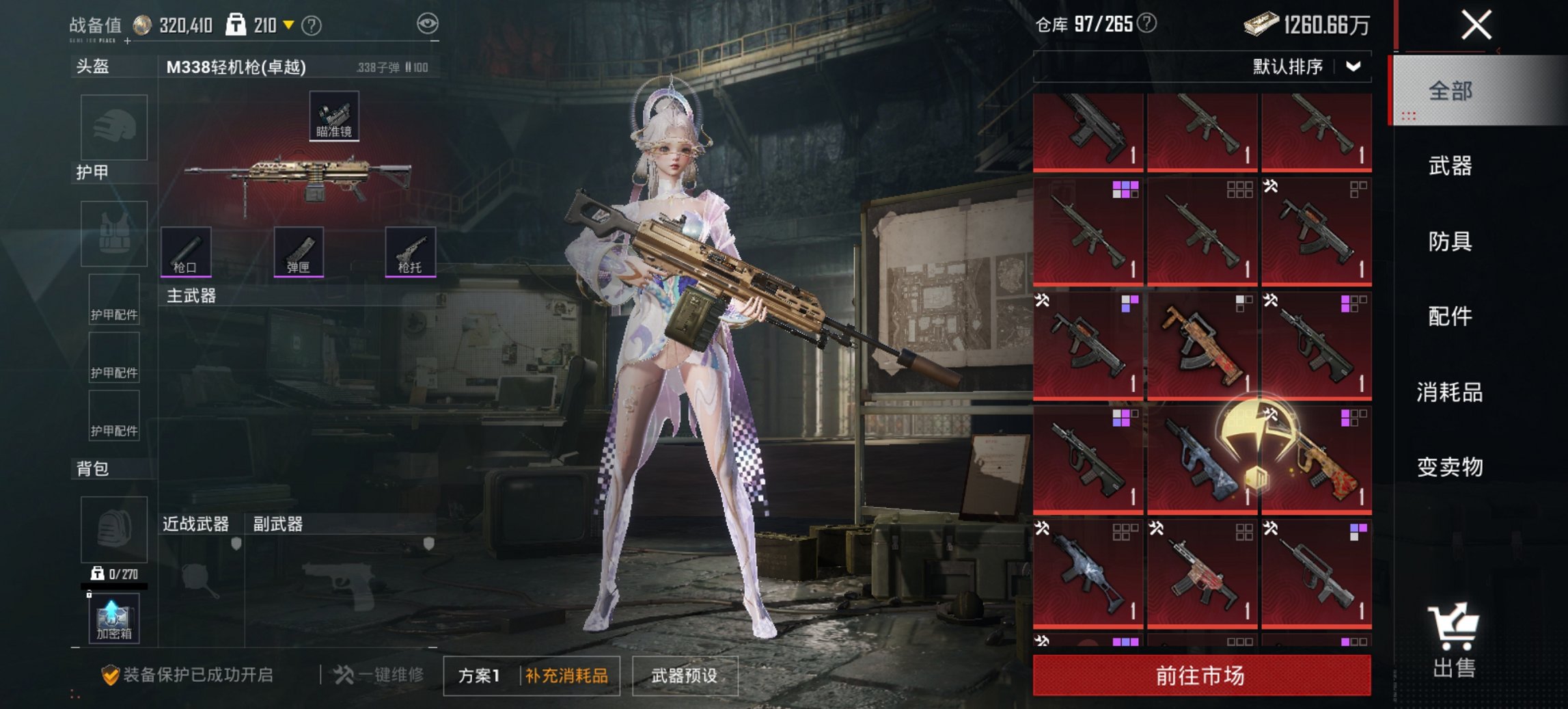Select the 弹匣 magazine attachment slot

click(x=299, y=253)
